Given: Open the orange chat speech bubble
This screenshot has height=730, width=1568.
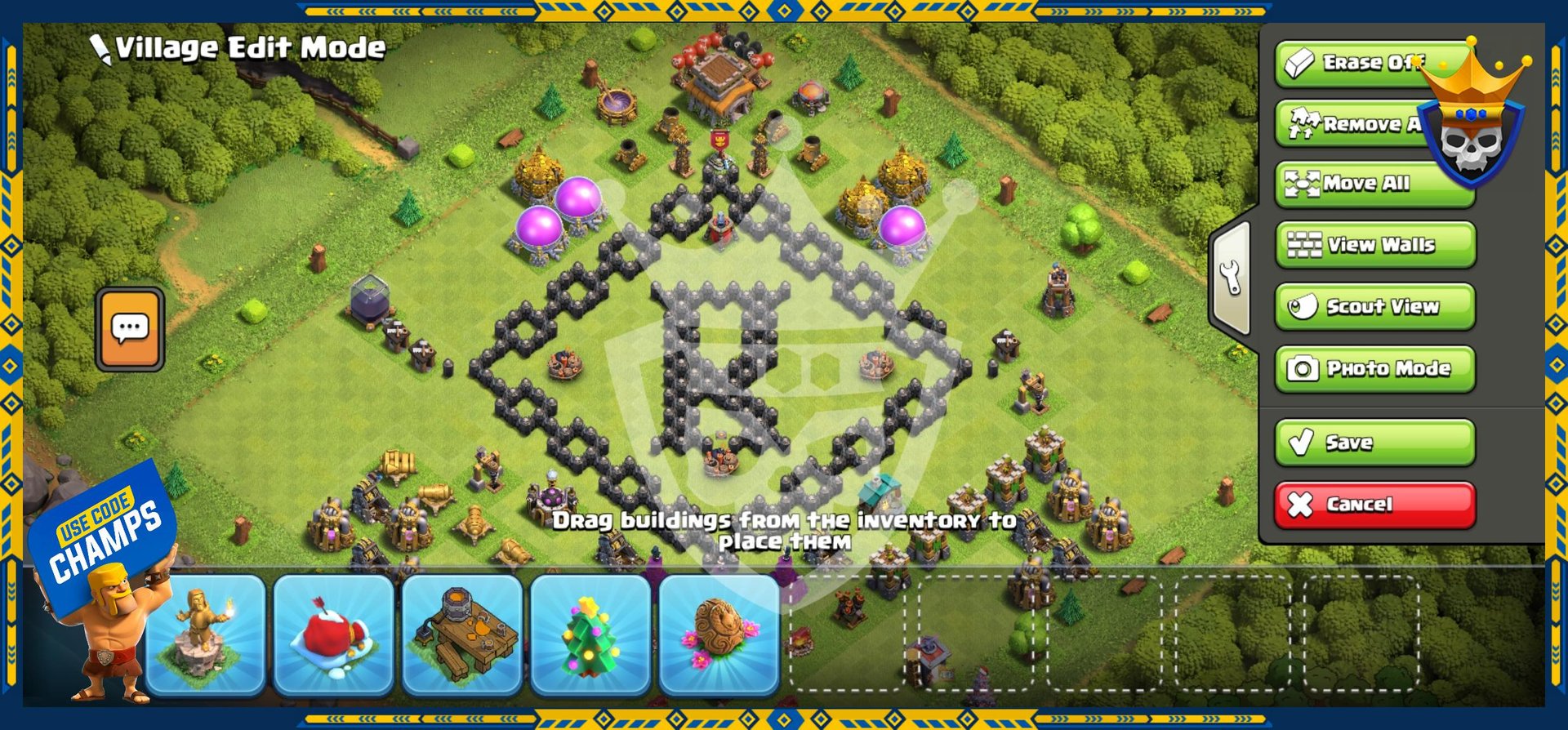Looking at the screenshot, I should tap(130, 329).
